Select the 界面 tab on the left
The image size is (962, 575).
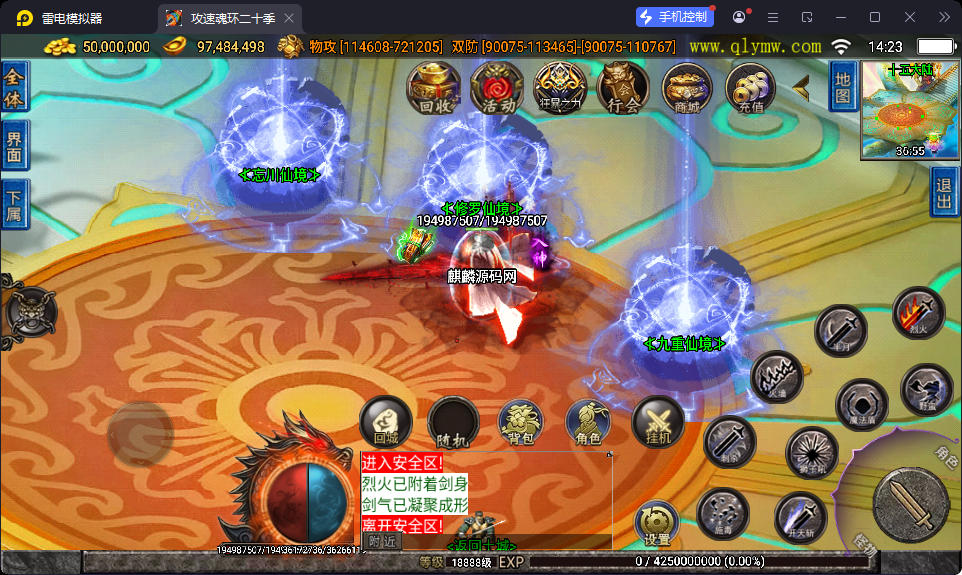(14, 146)
